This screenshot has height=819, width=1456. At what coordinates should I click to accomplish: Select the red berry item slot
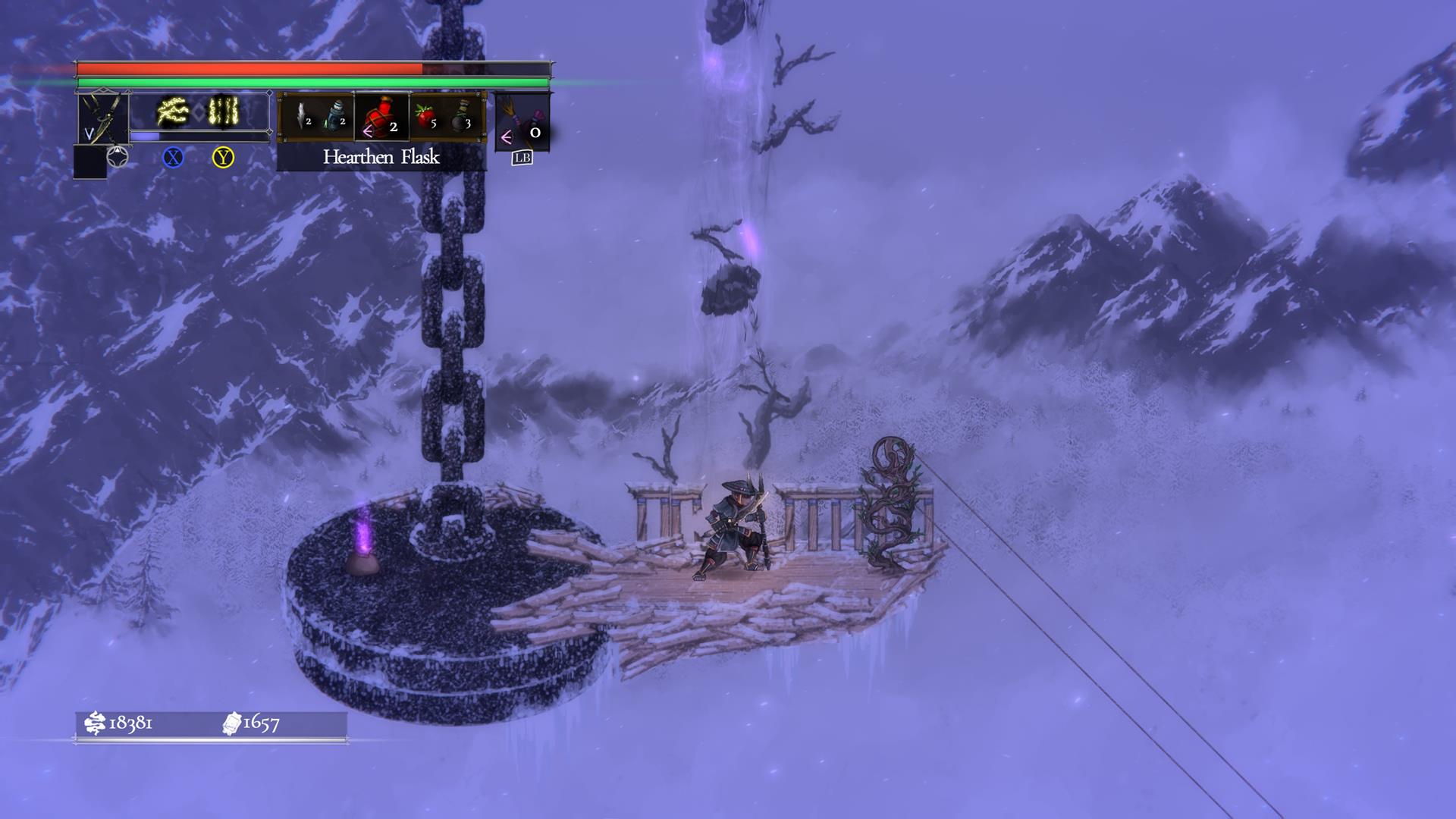pos(426,117)
